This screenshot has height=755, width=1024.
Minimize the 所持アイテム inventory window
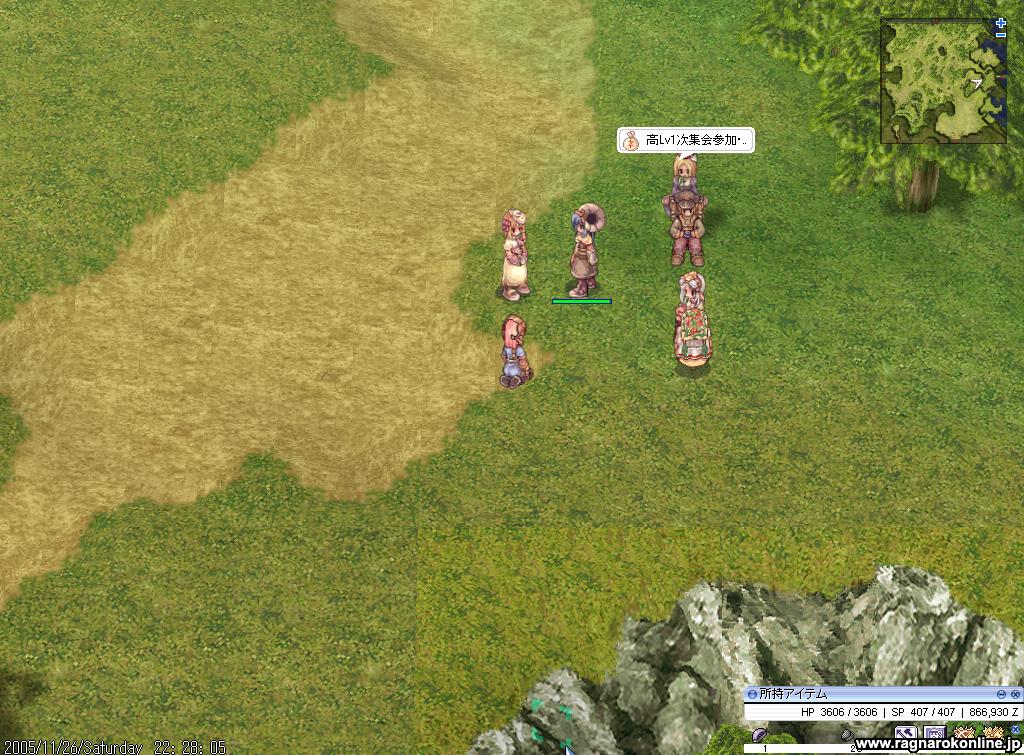1001,694
